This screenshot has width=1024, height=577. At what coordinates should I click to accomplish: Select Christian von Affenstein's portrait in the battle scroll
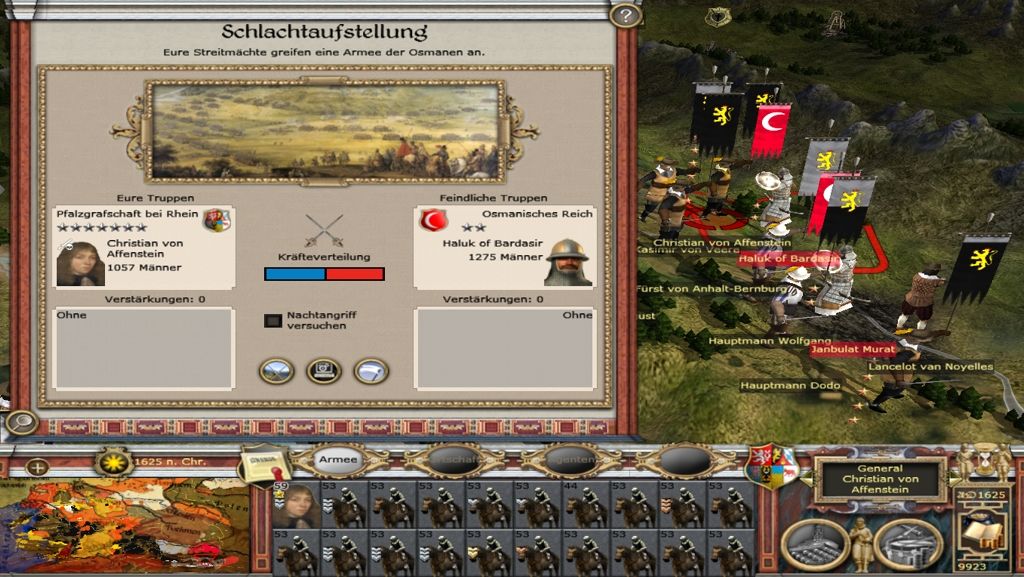click(80, 262)
